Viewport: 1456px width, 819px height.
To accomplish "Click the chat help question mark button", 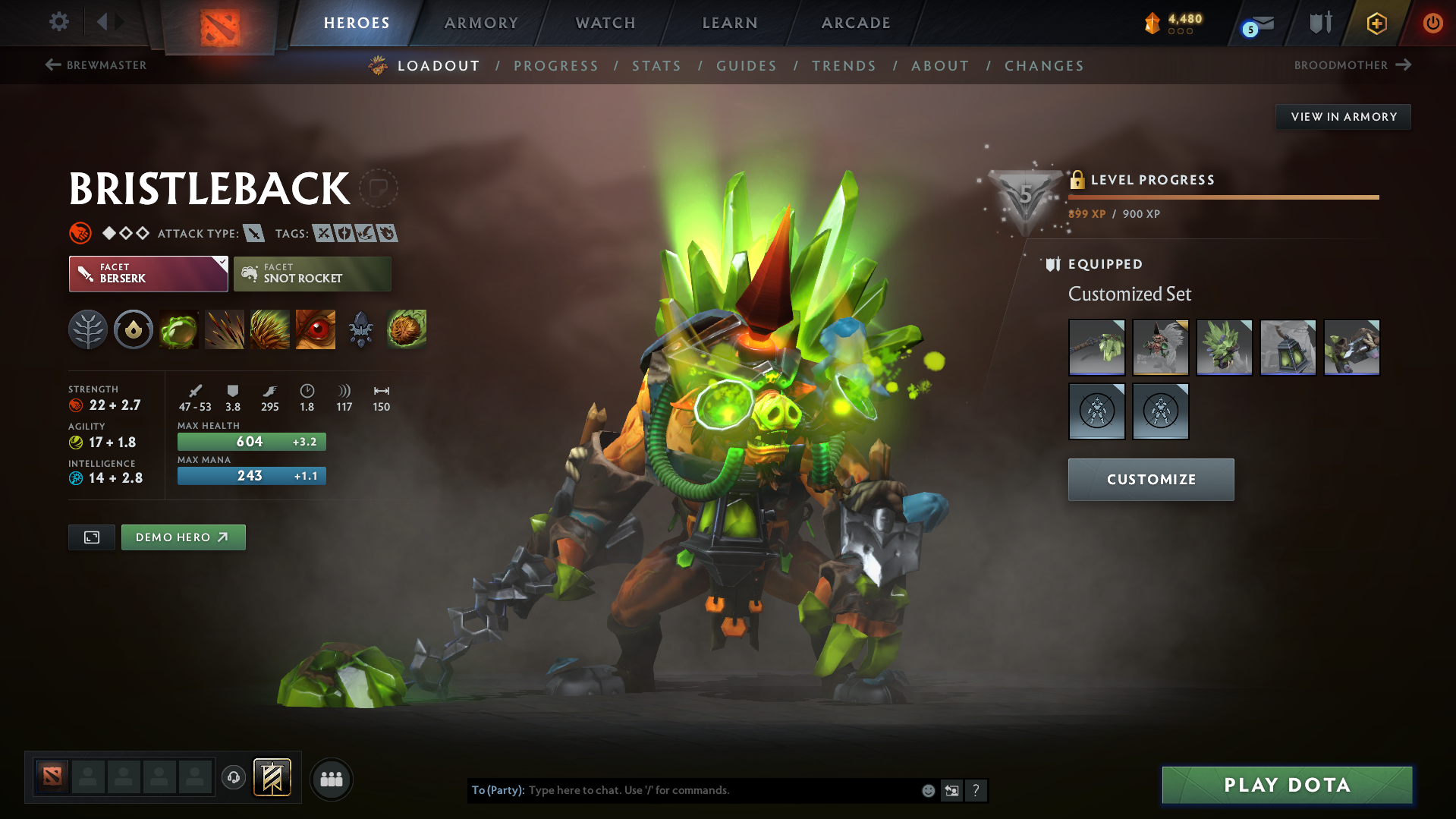I will [976, 790].
